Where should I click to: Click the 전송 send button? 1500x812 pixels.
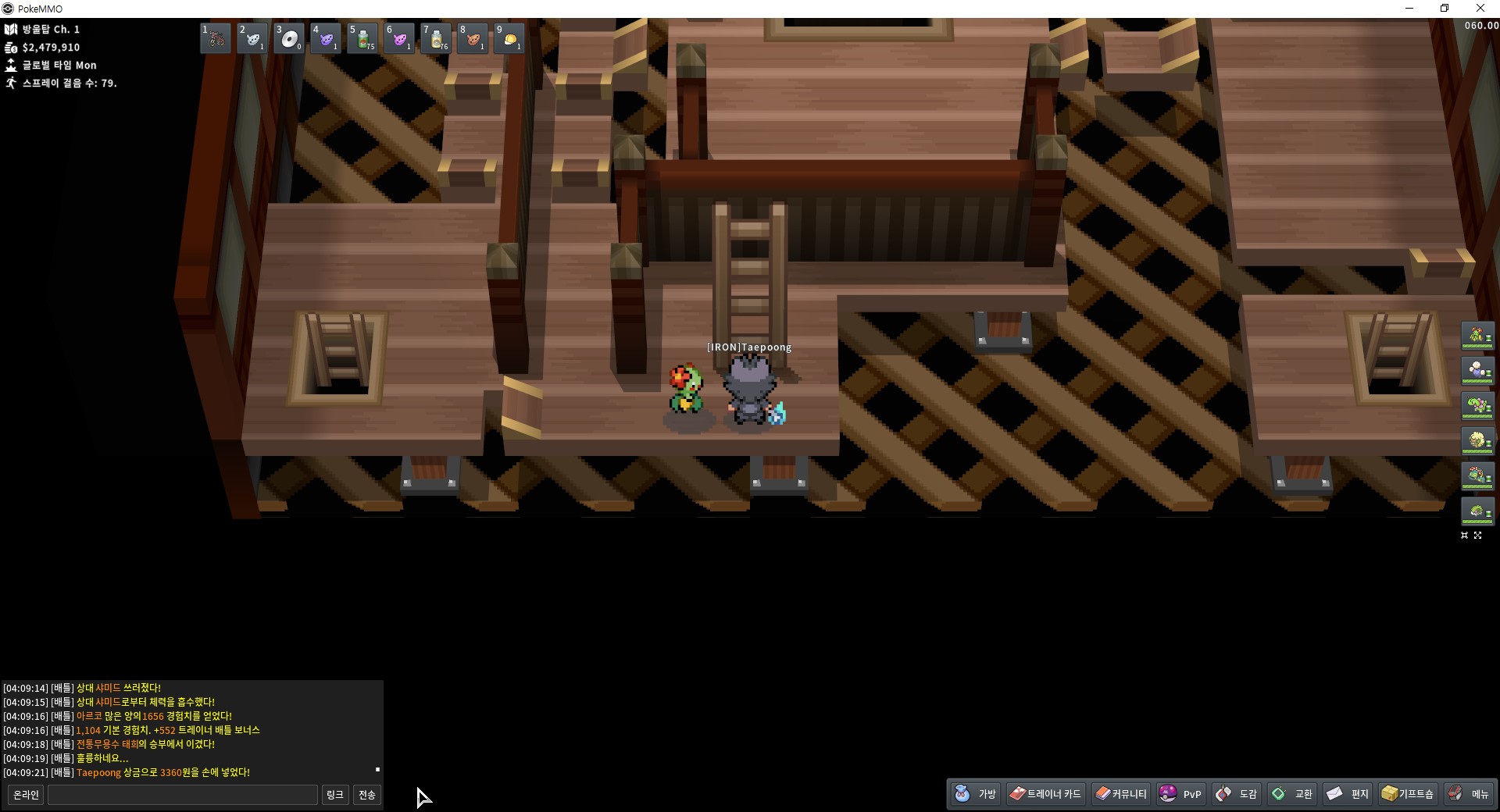coord(367,795)
